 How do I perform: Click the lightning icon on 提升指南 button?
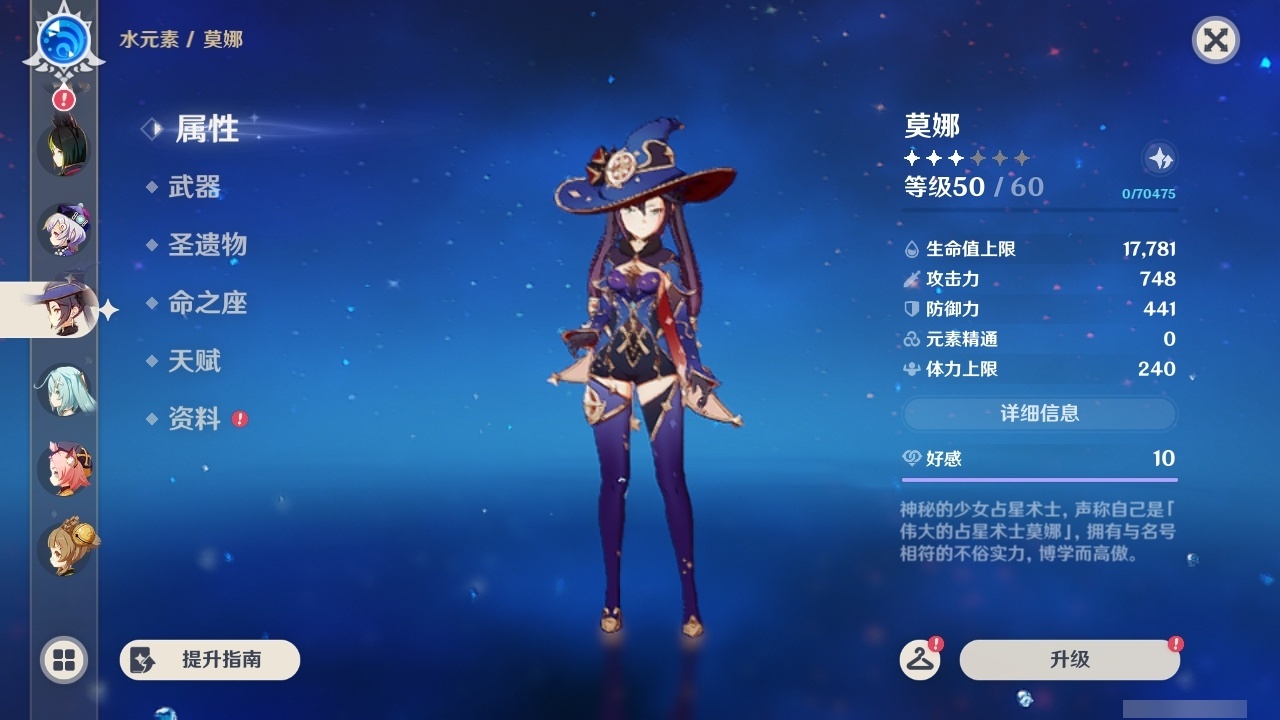tap(143, 660)
